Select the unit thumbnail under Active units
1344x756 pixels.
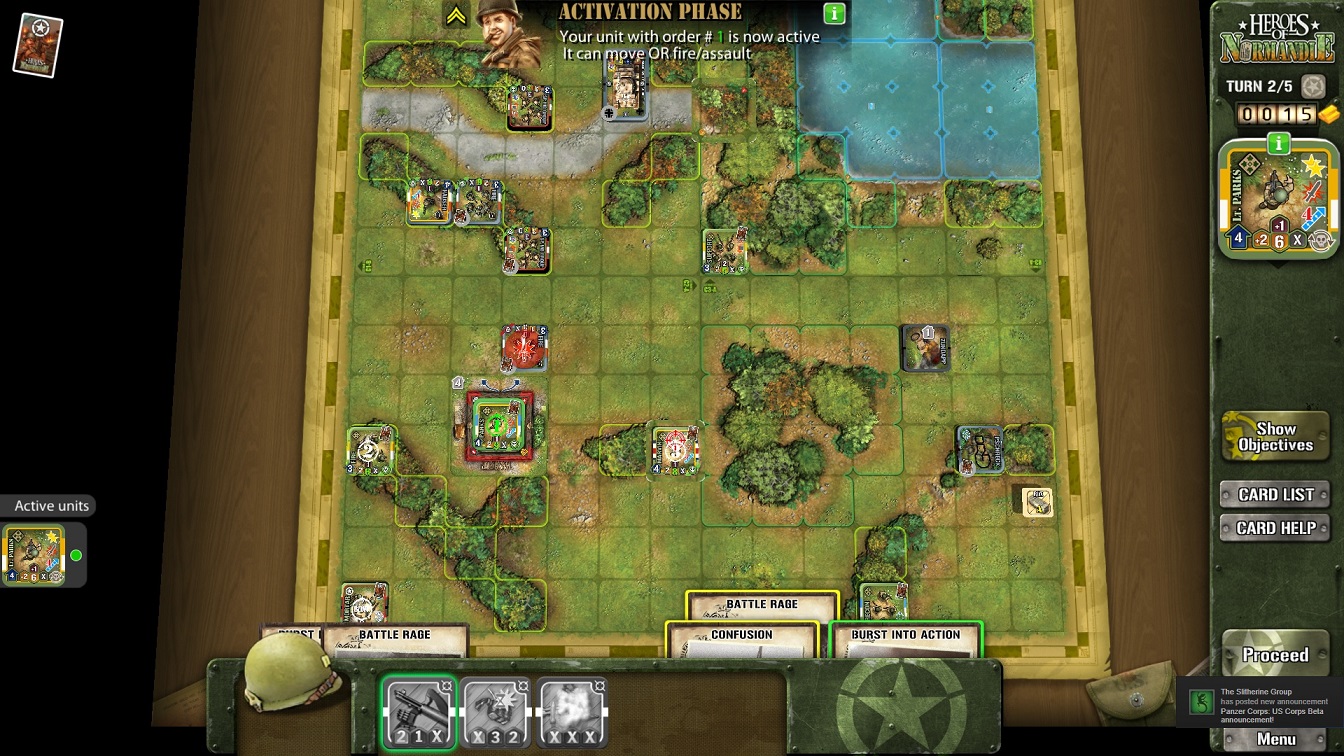coord(35,555)
